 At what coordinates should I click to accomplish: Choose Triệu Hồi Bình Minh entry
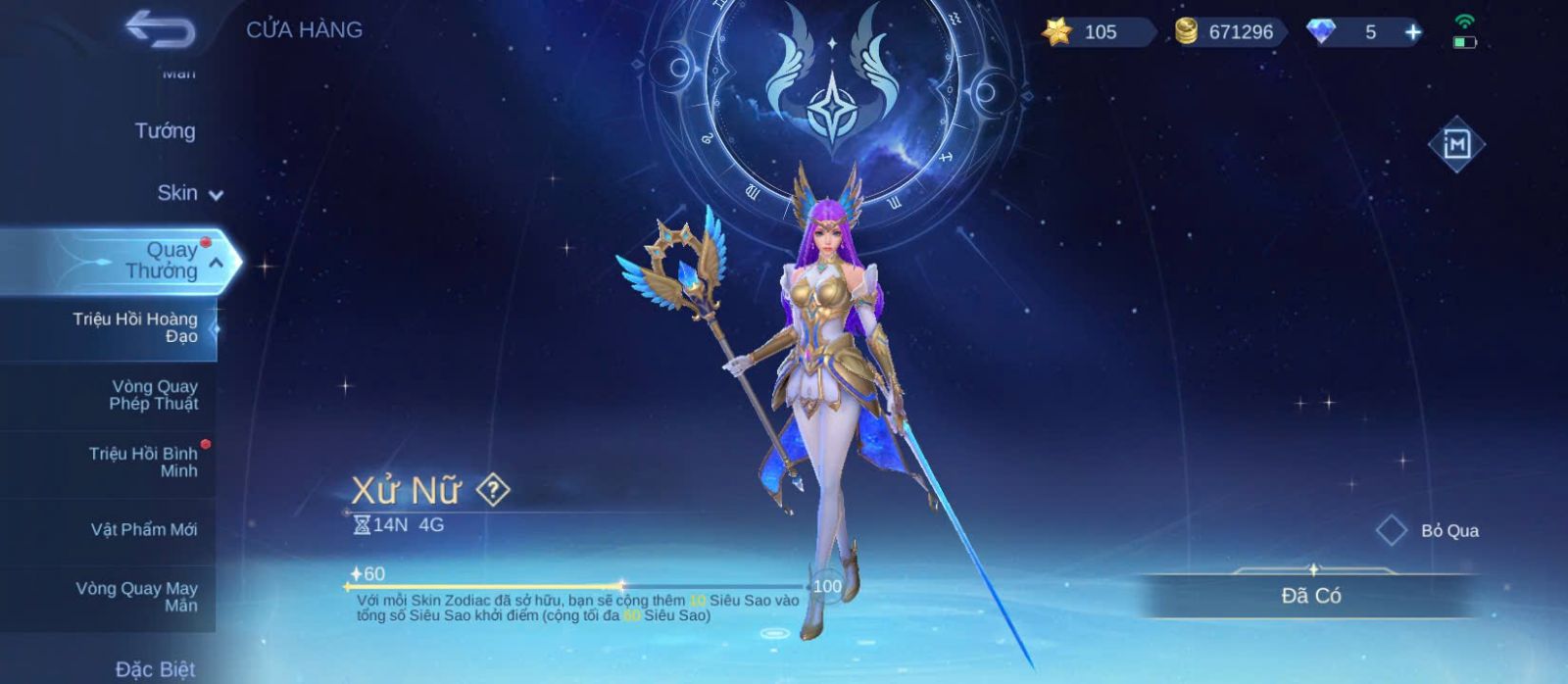click(x=143, y=462)
